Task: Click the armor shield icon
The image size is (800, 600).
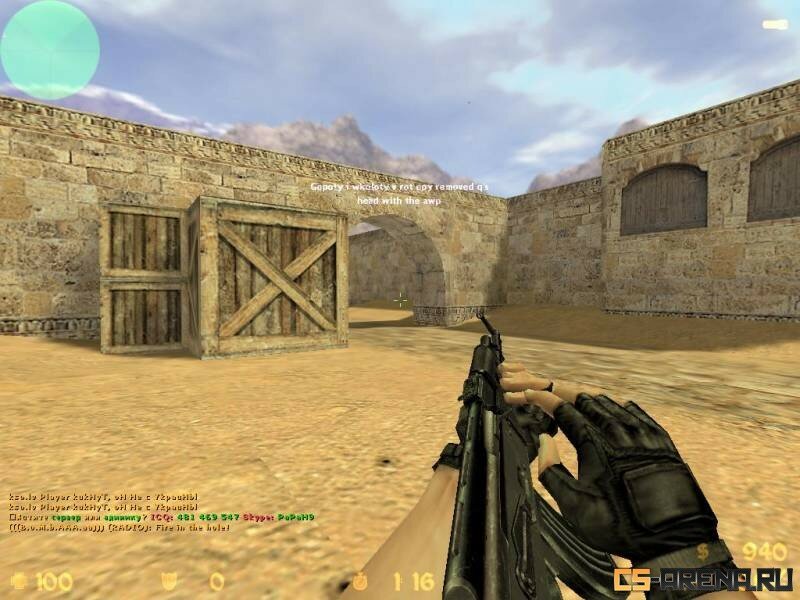Action: pyautogui.click(x=169, y=579)
